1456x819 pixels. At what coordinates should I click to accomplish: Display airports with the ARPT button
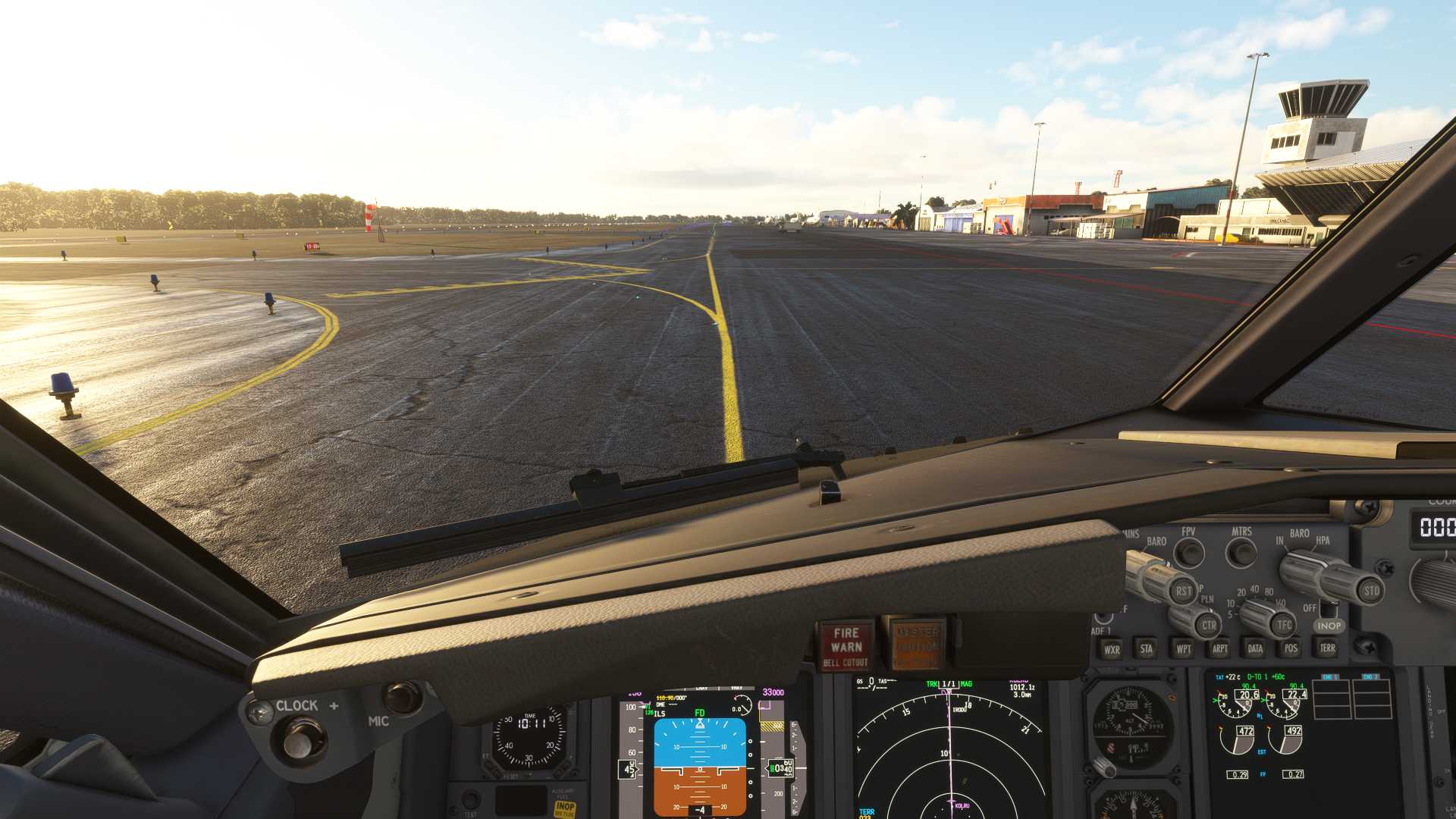[1219, 648]
